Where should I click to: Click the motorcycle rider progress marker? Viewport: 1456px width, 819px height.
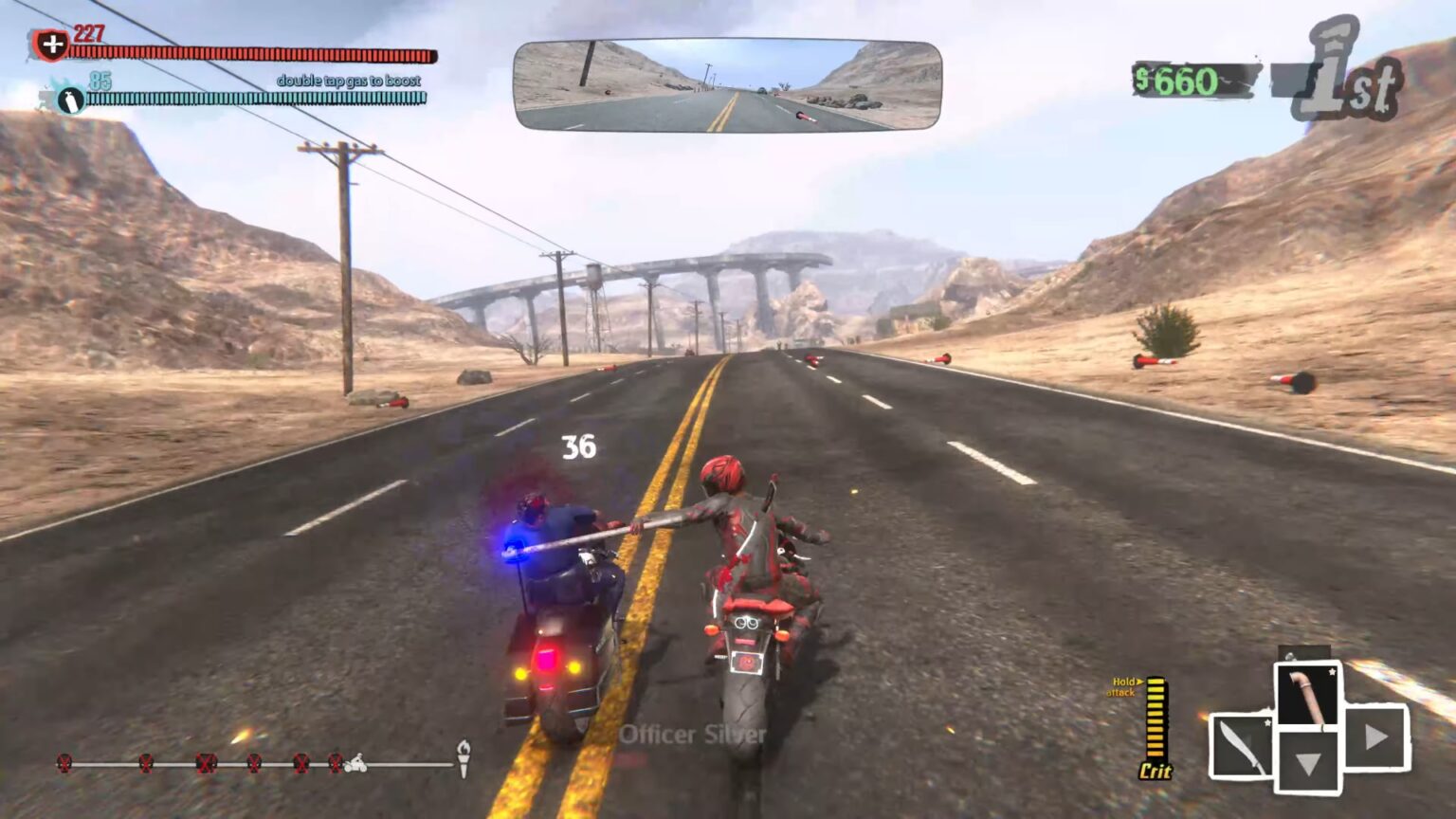tap(355, 761)
